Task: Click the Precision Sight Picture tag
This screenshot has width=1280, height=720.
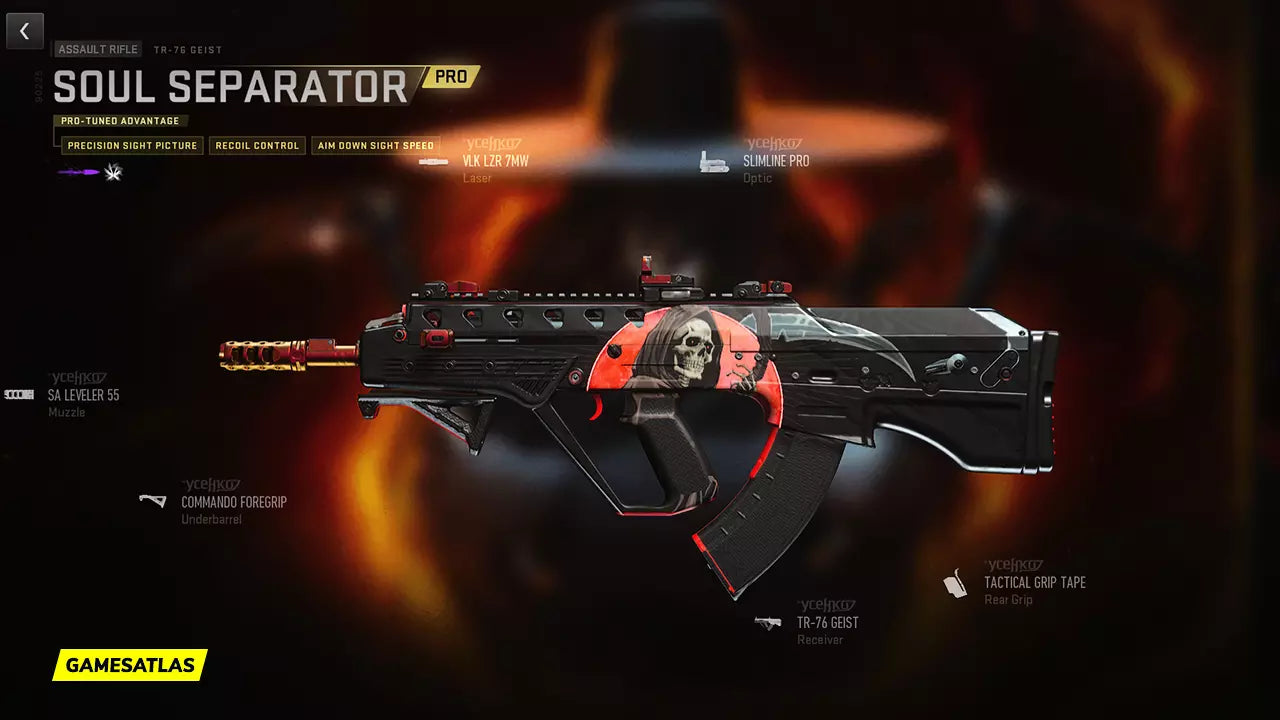Action: pyautogui.click(x=132, y=146)
